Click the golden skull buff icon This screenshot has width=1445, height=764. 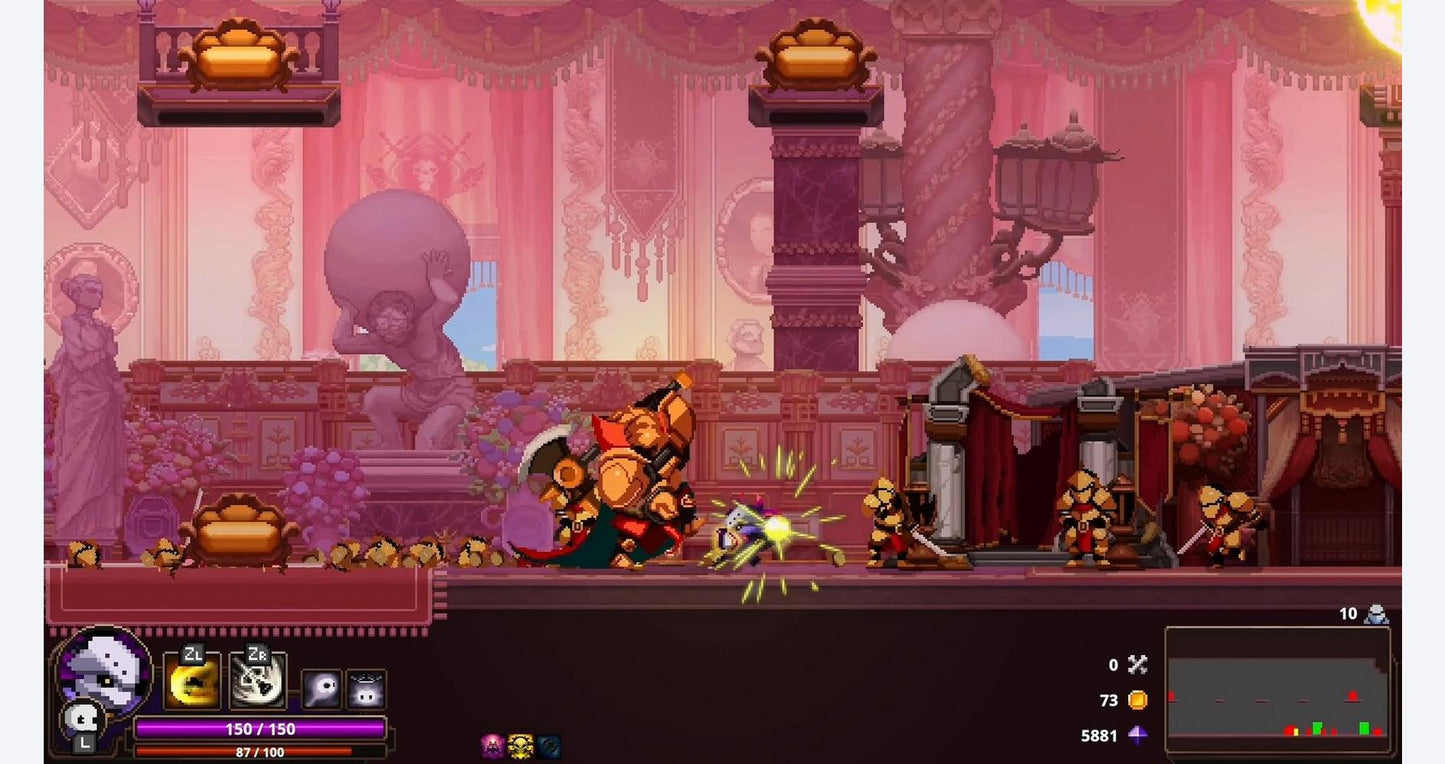(x=520, y=746)
